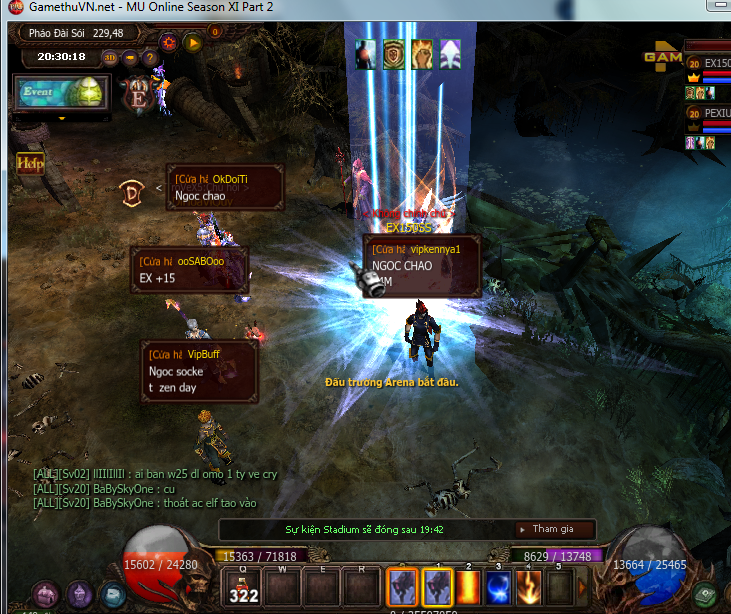Open the Event egg banner
Image resolution: width=731 pixels, height=614 pixels.
59,94
